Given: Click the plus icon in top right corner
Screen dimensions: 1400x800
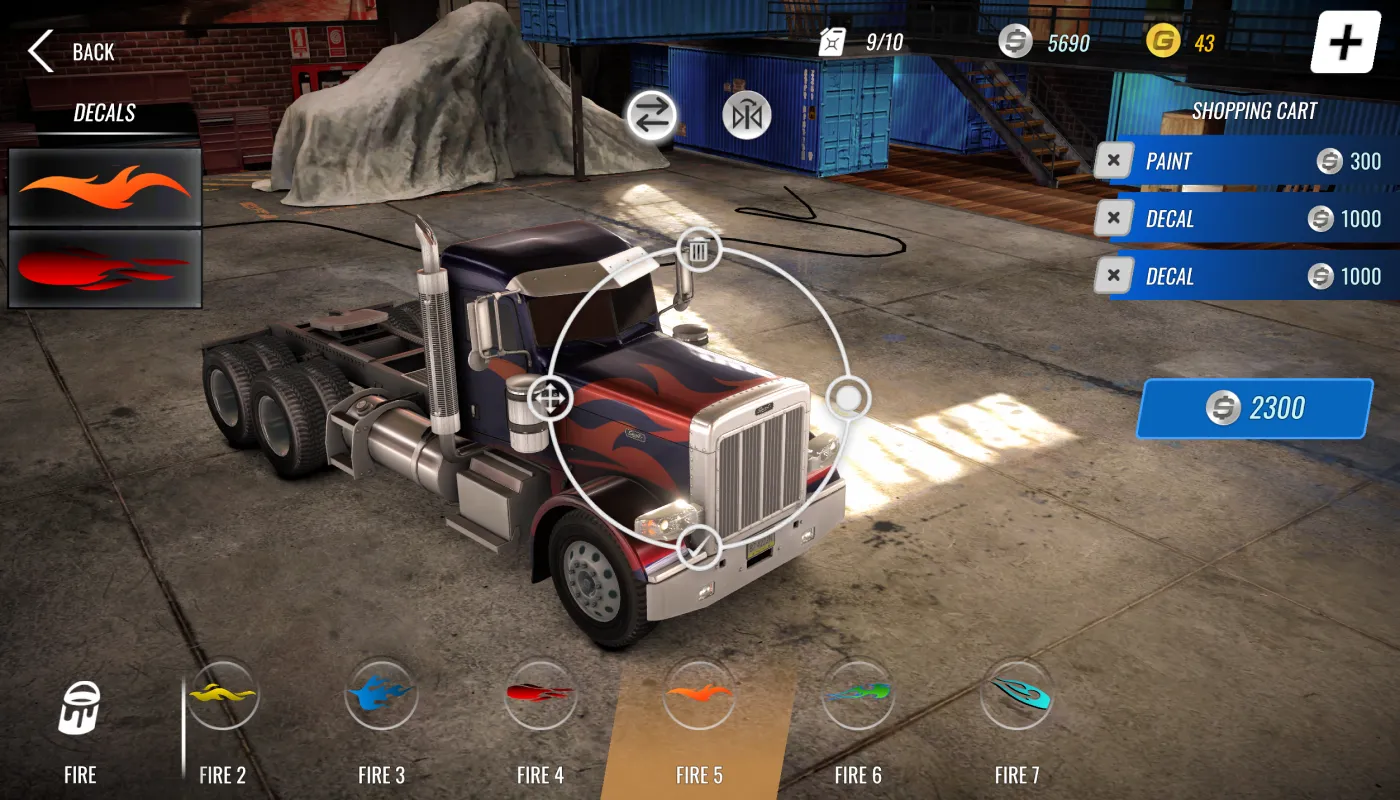Looking at the screenshot, I should click(1344, 42).
